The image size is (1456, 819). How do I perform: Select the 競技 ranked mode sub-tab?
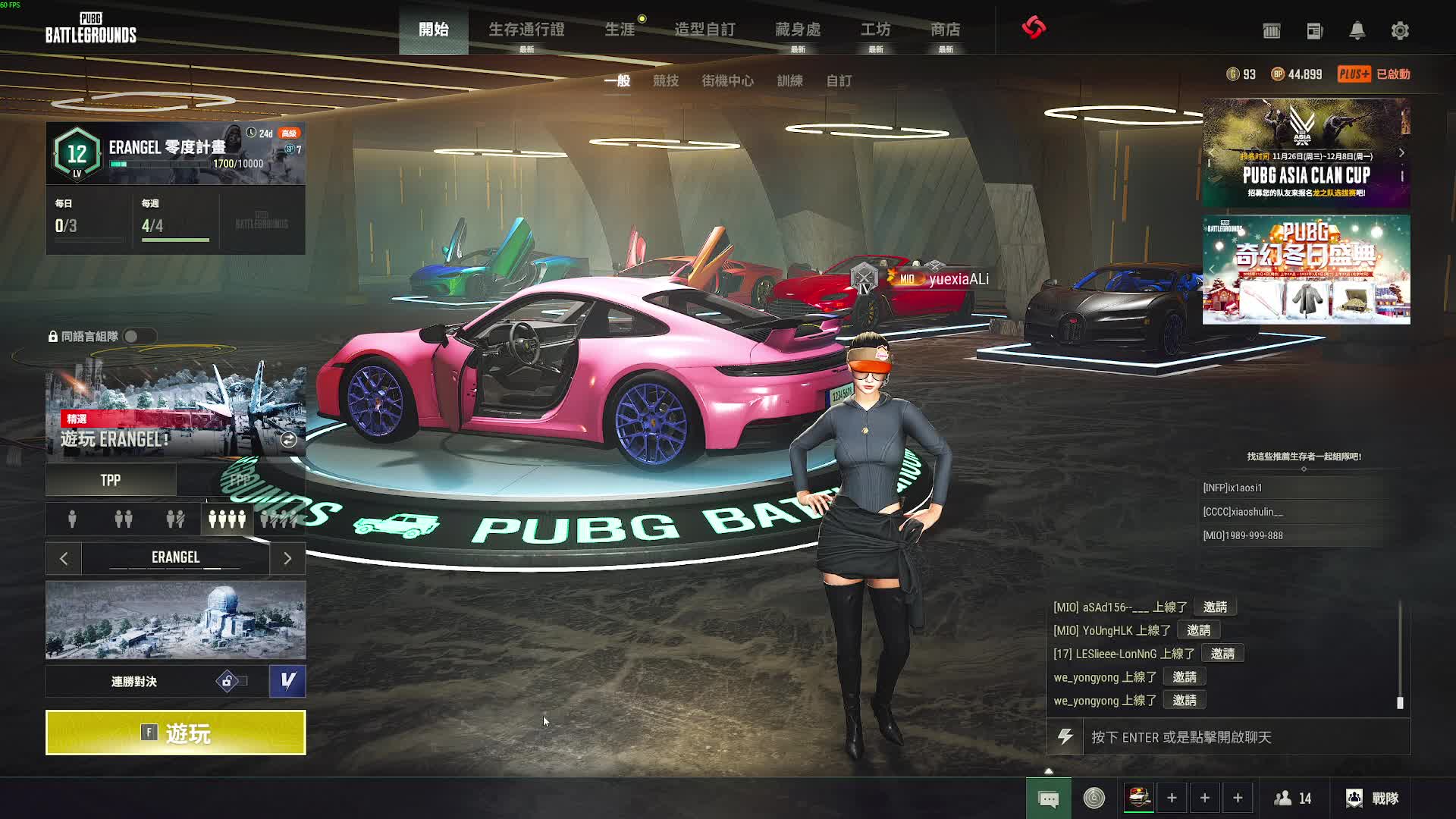pyautogui.click(x=666, y=80)
